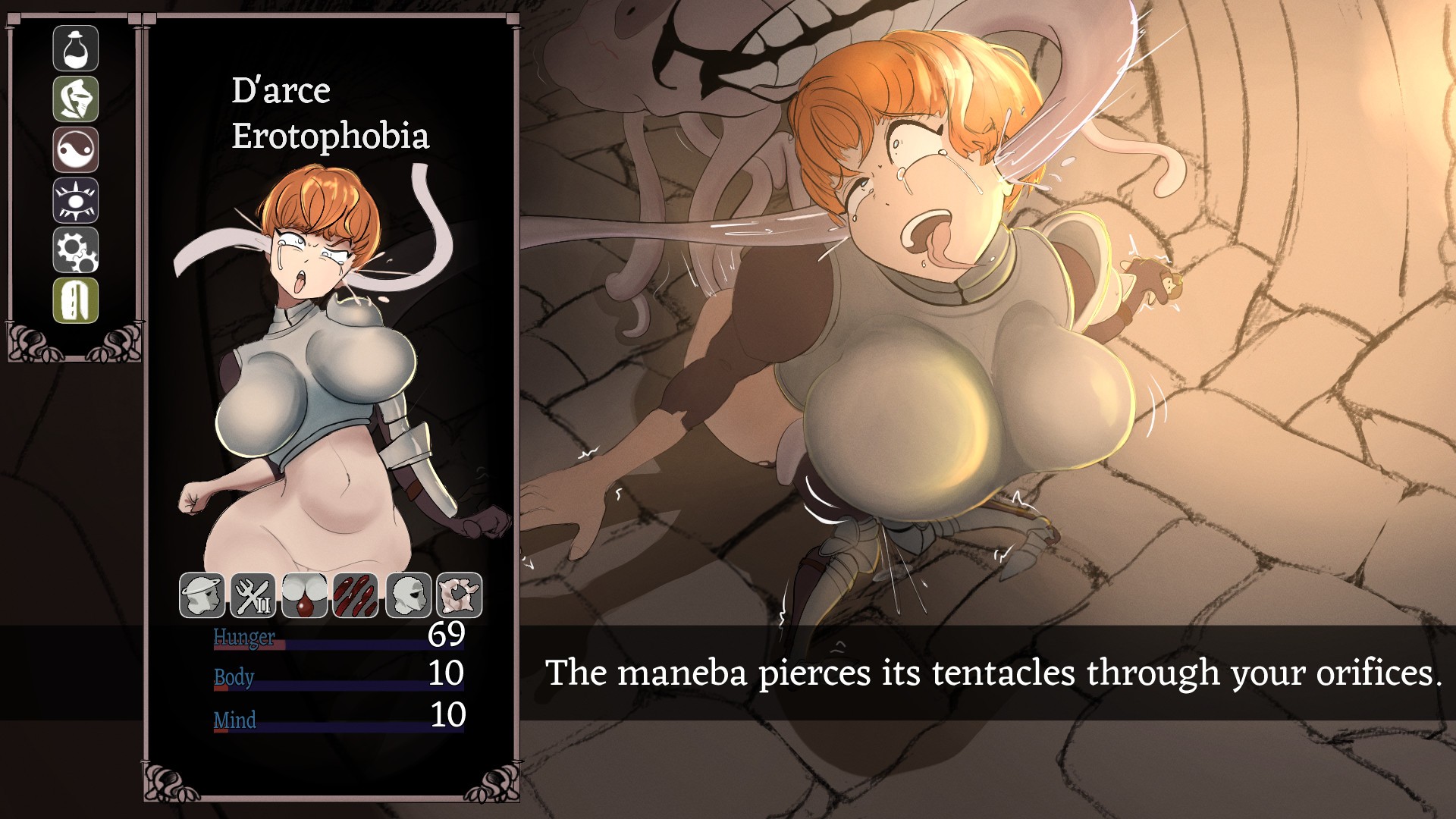The image size is (1456, 819).
Task: Inspect the blood drop status icon
Action: click(x=304, y=595)
